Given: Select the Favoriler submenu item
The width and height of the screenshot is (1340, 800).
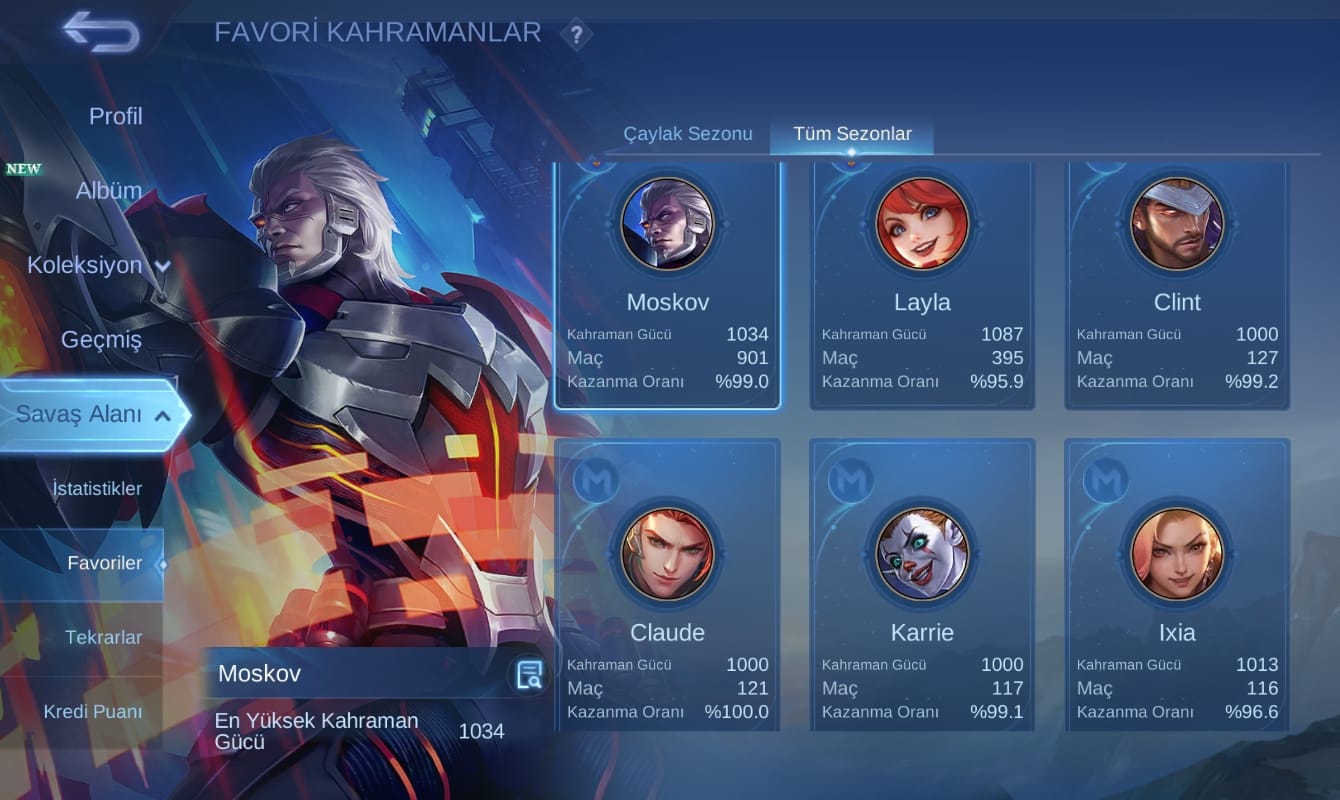Looking at the screenshot, I should click(x=104, y=563).
